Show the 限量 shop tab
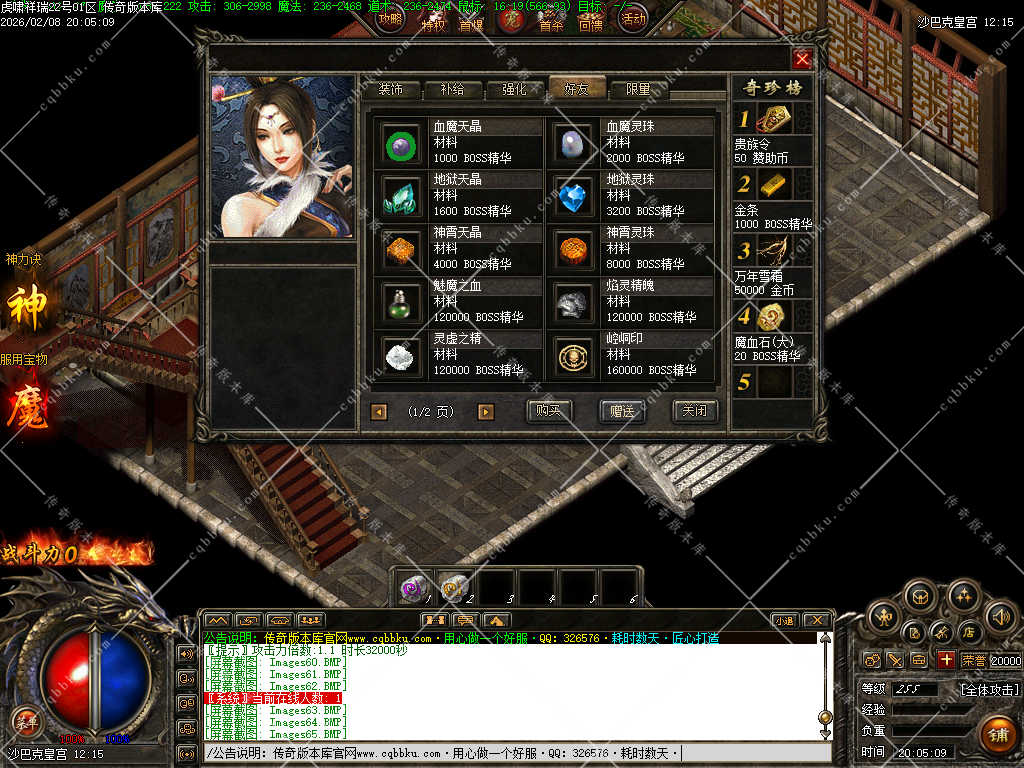The image size is (1024, 768). tap(639, 89)
